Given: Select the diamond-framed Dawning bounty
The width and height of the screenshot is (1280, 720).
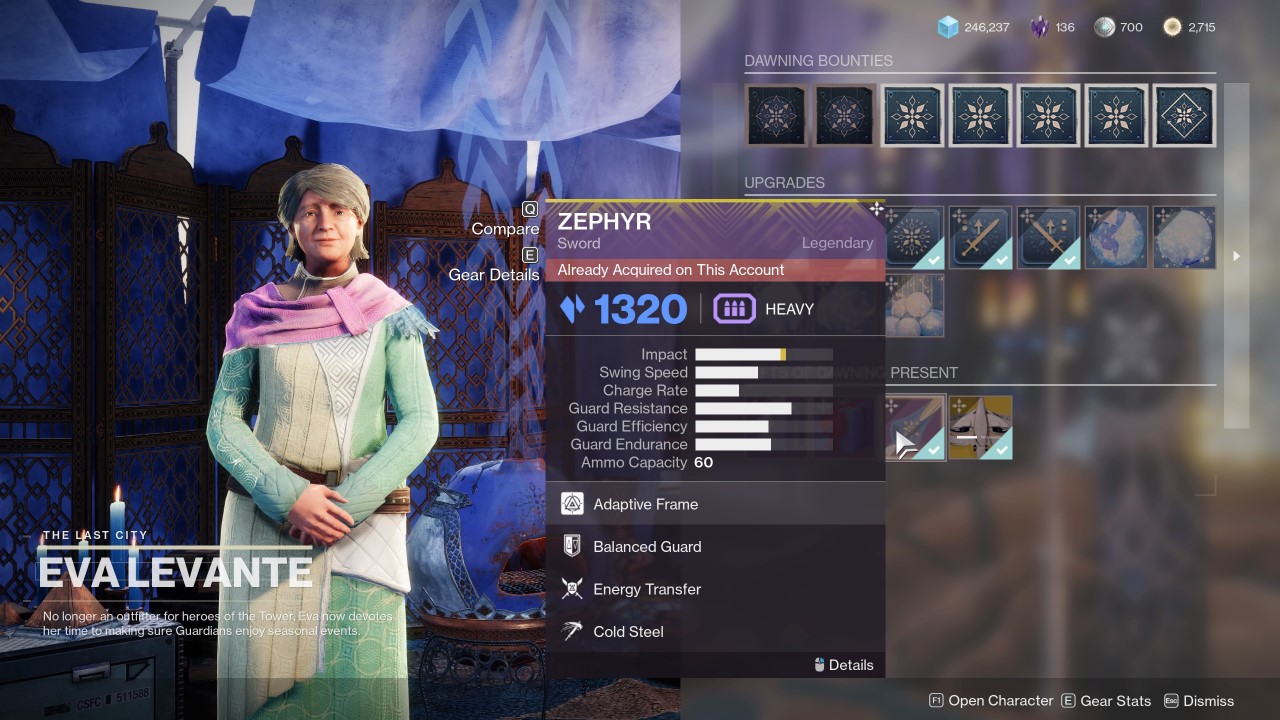Looking at the screenshot, I should (1184, 116).
